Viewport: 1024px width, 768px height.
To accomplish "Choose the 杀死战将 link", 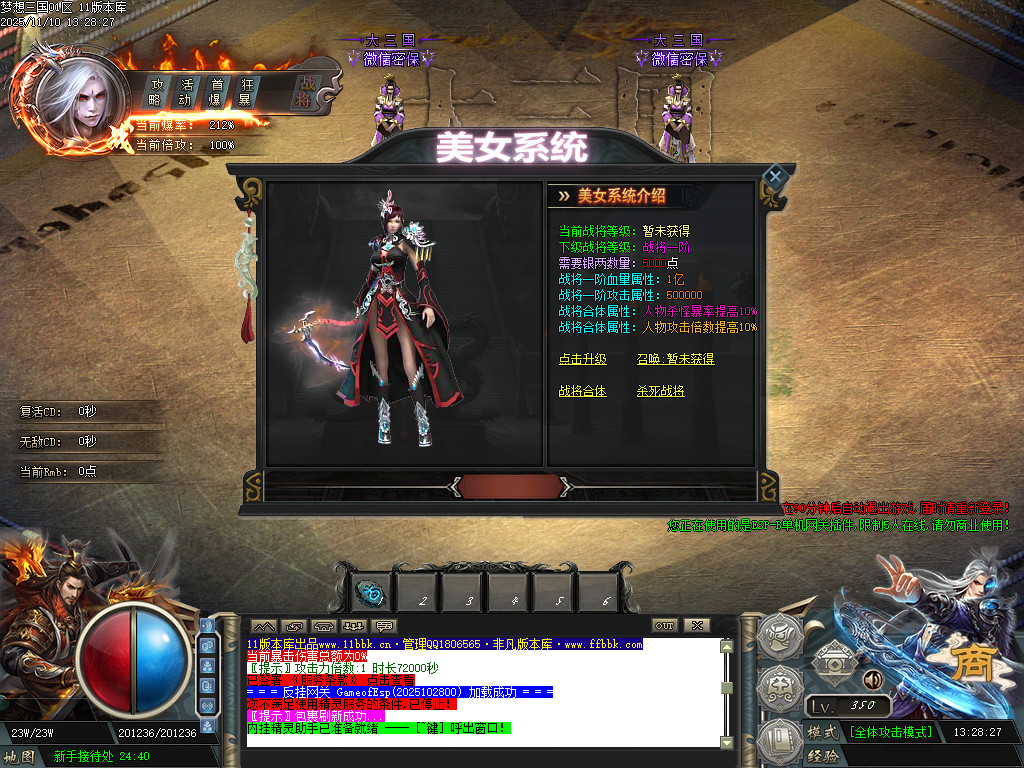I will [x=660, y=391].
